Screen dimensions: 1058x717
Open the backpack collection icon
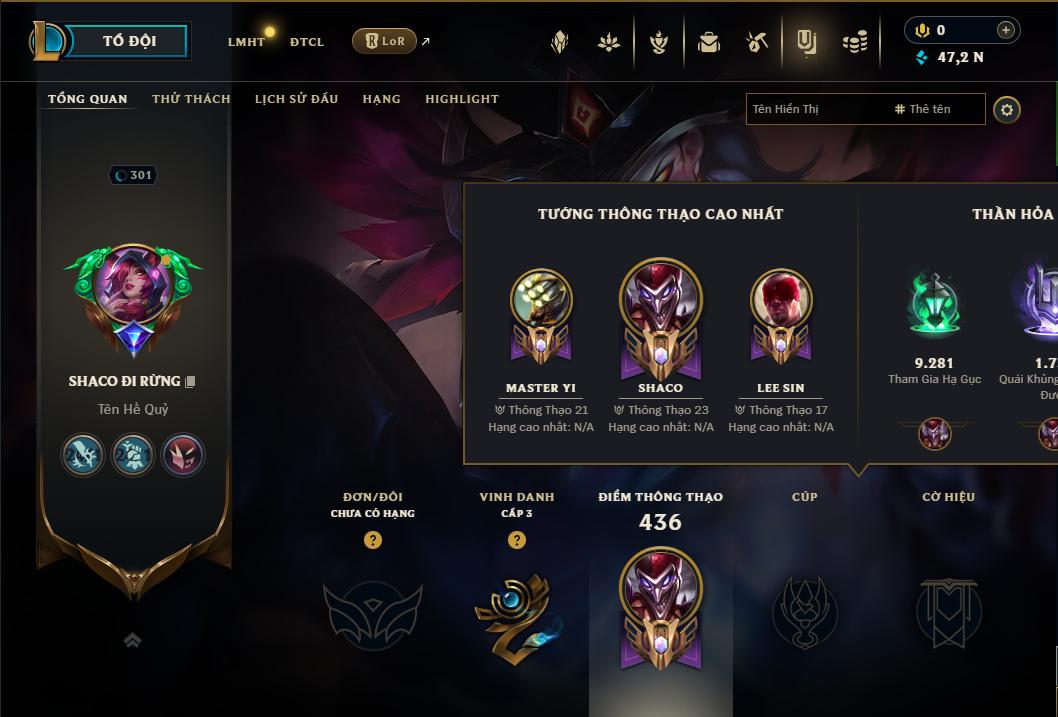(709, 42)
